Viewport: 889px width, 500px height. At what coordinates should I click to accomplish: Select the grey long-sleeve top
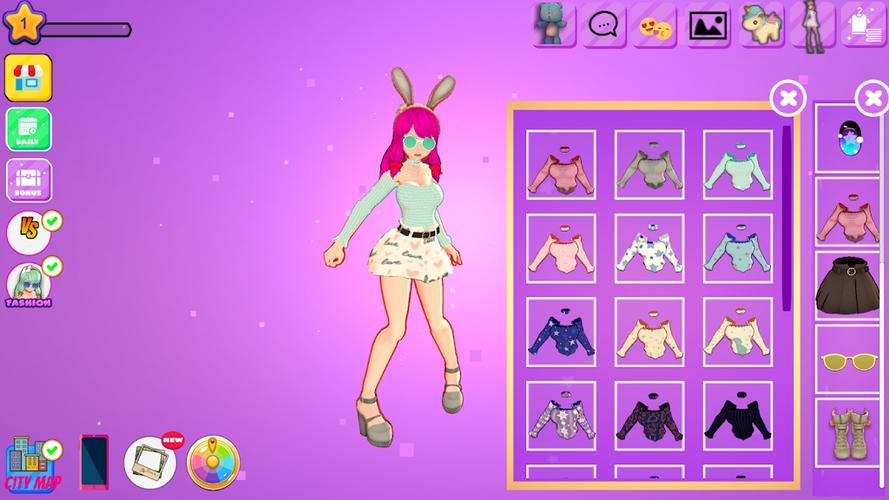click(x=649, y=165)
